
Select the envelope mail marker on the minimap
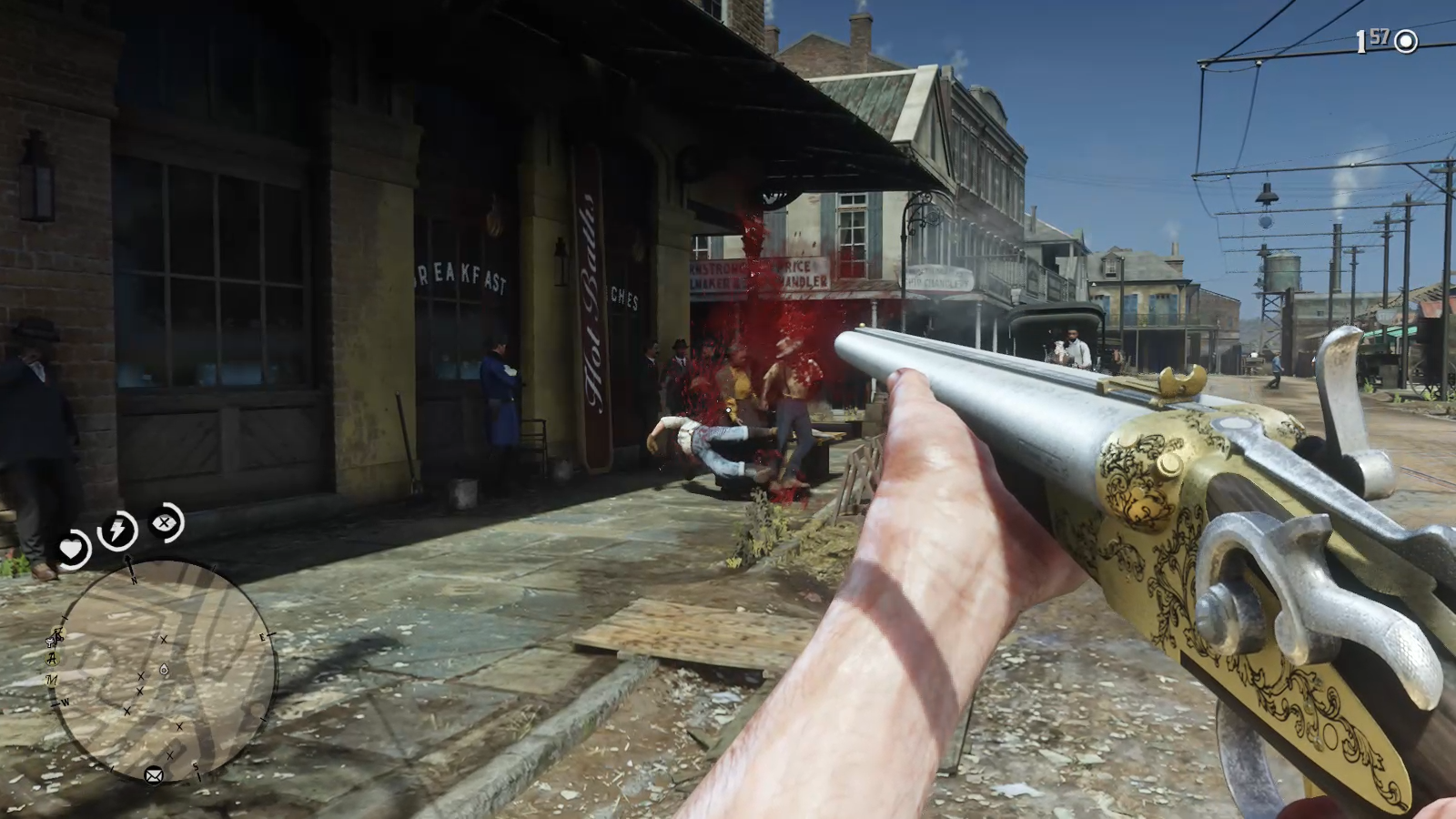pos(154,775)
